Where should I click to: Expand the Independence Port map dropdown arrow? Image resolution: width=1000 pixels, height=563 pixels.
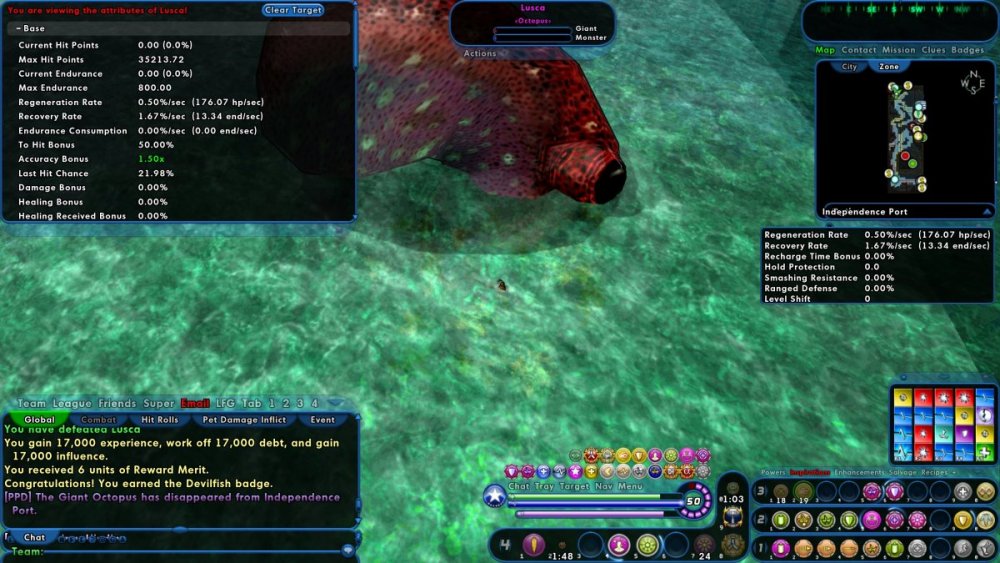986,212
